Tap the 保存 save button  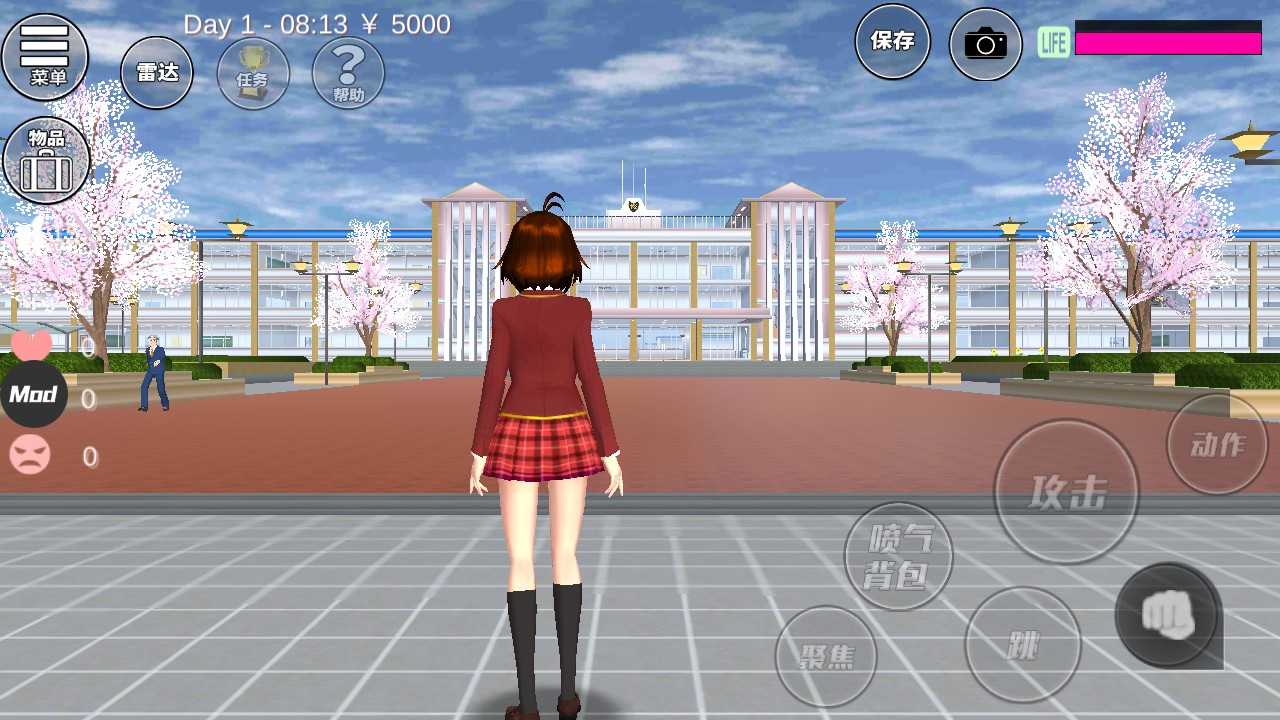[x=892, y=42]
